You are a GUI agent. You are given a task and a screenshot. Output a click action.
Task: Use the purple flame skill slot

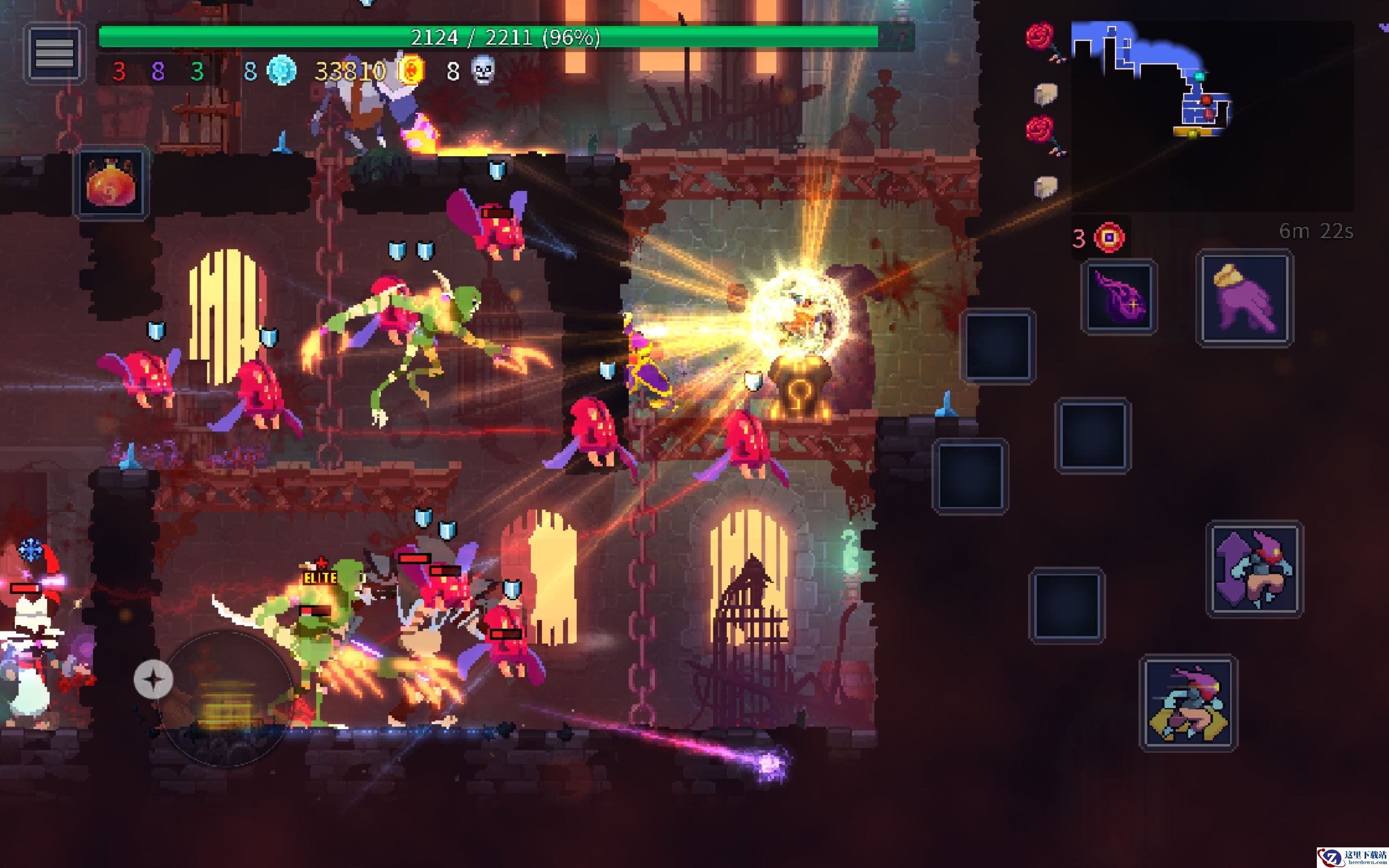click(x=1119, y=297)
